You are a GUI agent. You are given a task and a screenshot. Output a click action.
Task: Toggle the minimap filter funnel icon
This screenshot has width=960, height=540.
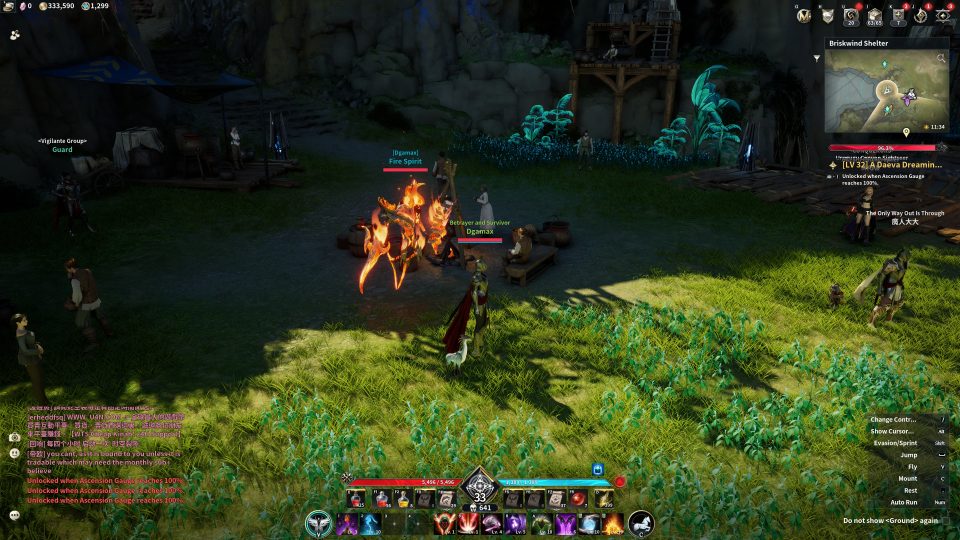[x=817, y=58]
